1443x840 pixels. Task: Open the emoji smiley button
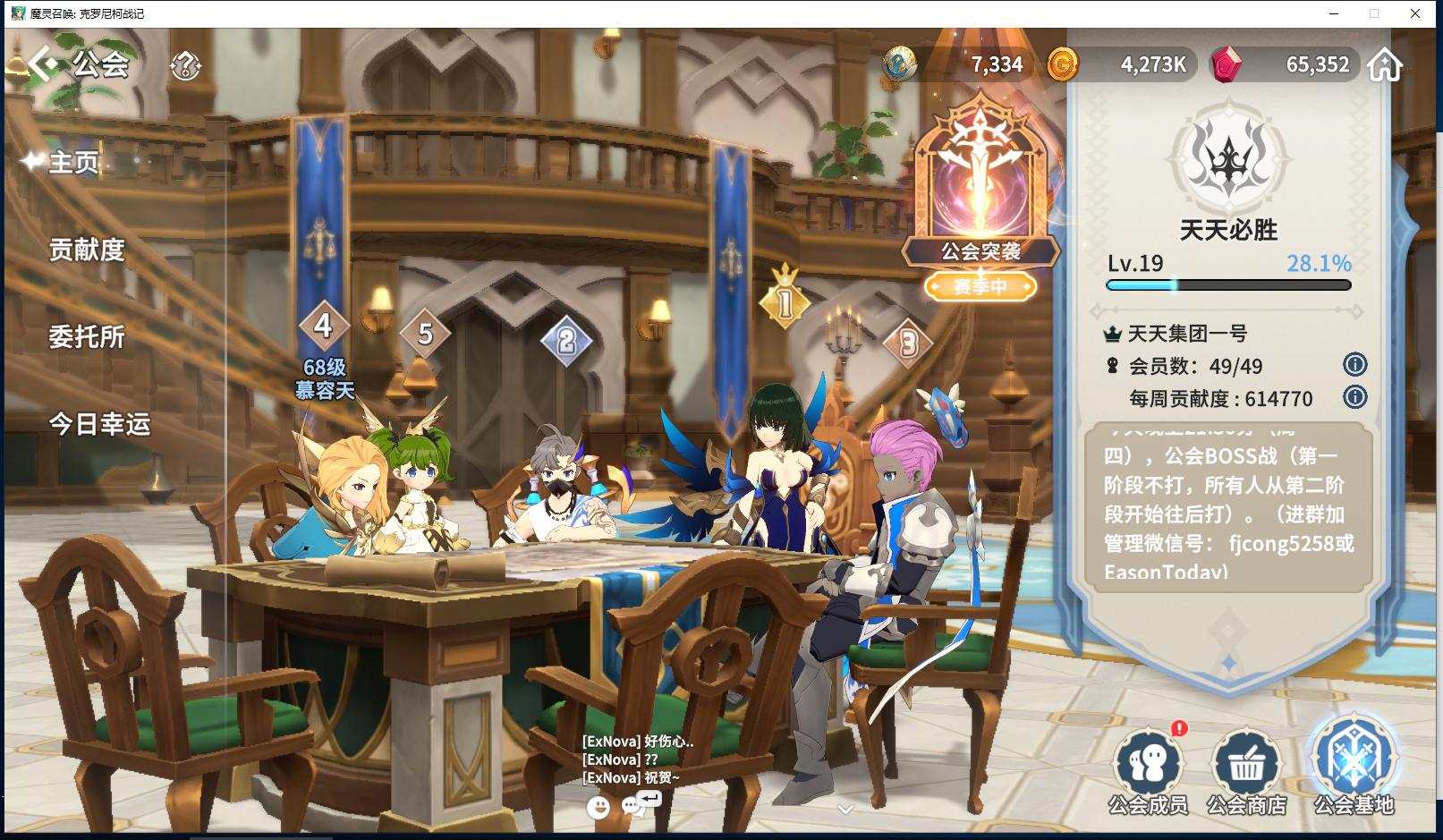tap(598, 808)
